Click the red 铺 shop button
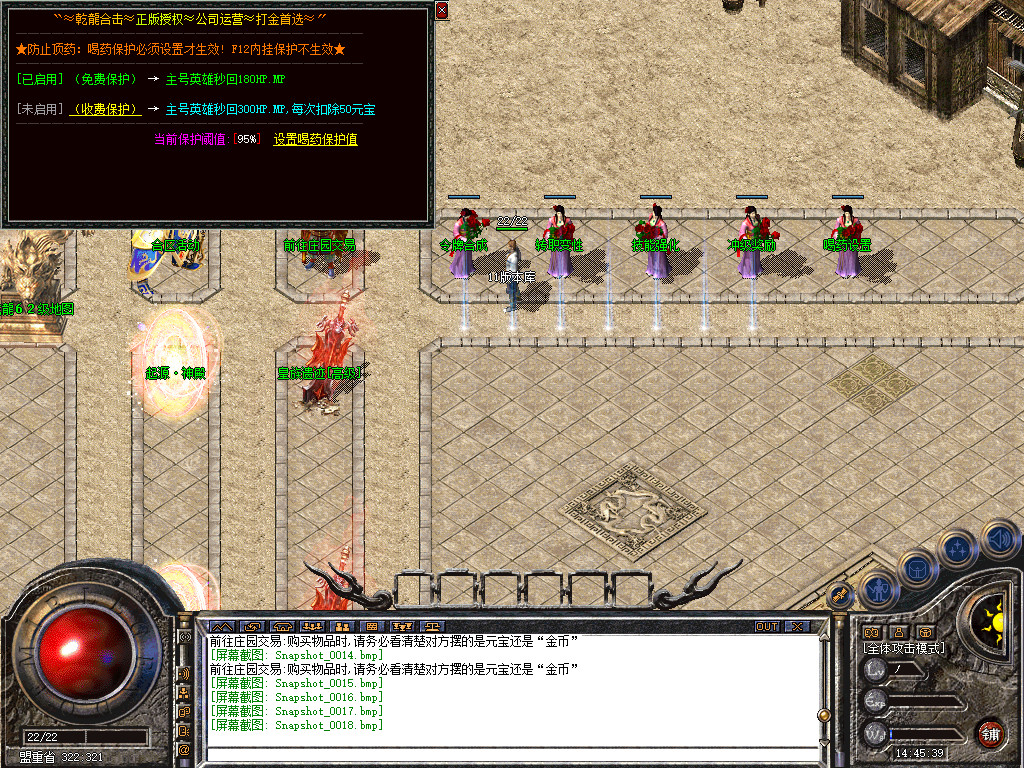Screen dimensions: 1024x768 click(x=990, y=733)
